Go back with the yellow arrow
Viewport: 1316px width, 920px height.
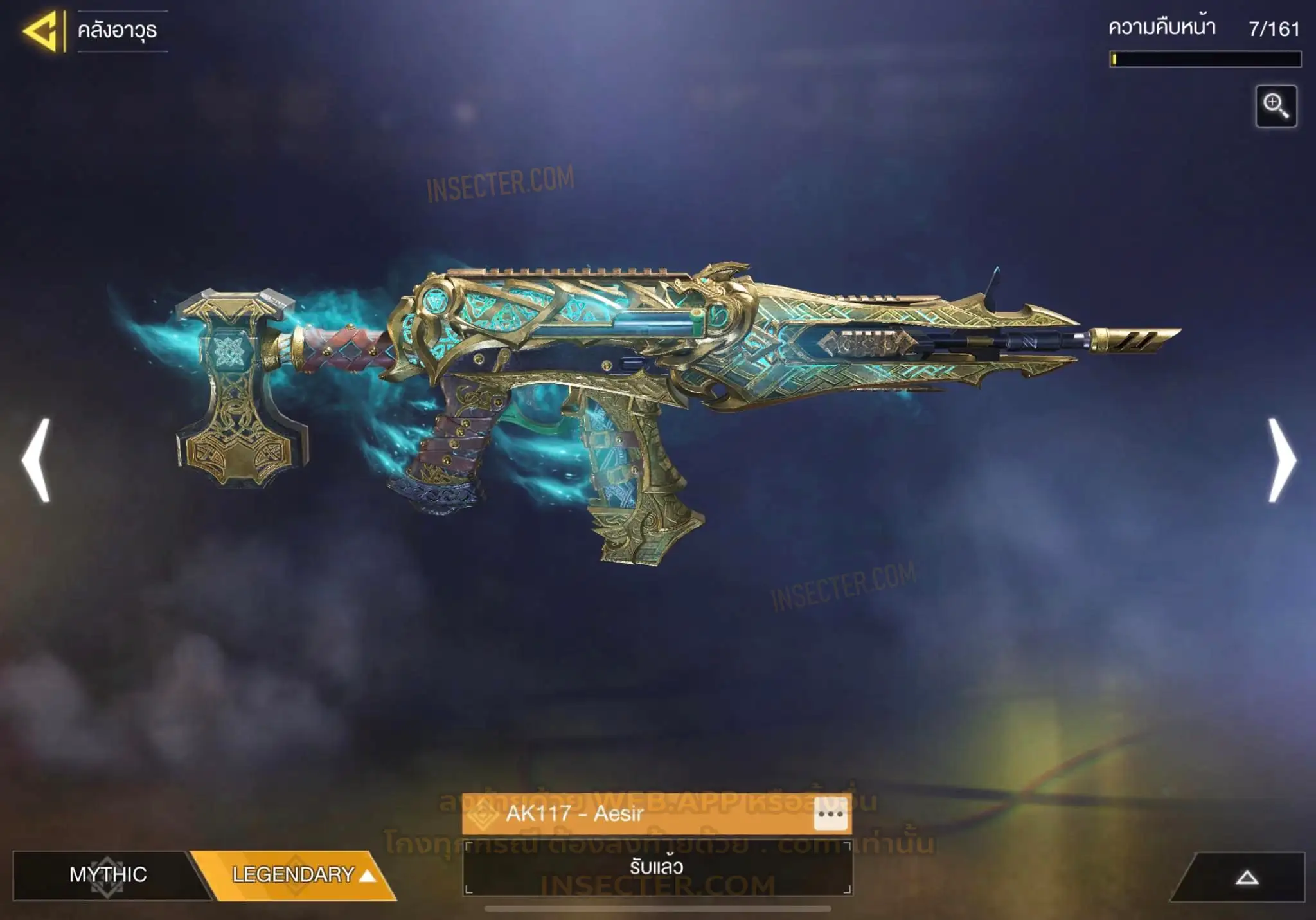coord(40,30)
